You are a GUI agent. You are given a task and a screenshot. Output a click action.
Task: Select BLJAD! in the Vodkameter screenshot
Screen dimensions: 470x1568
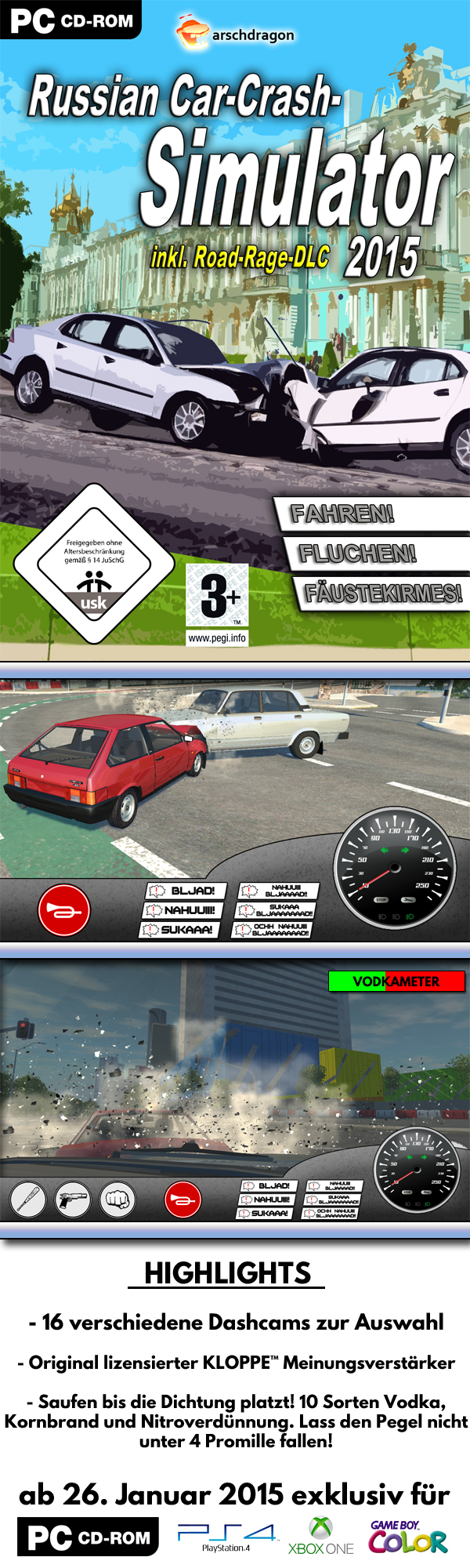pos(266,1186)
